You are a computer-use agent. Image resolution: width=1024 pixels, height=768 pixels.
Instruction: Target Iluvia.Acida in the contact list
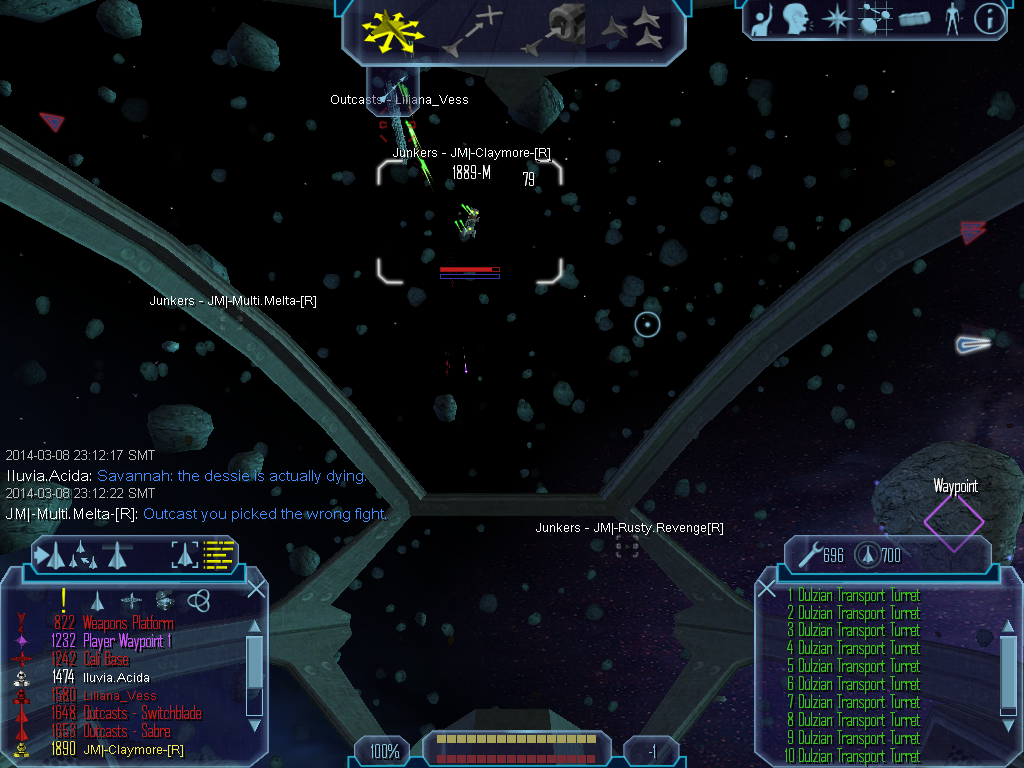(116, 677)
